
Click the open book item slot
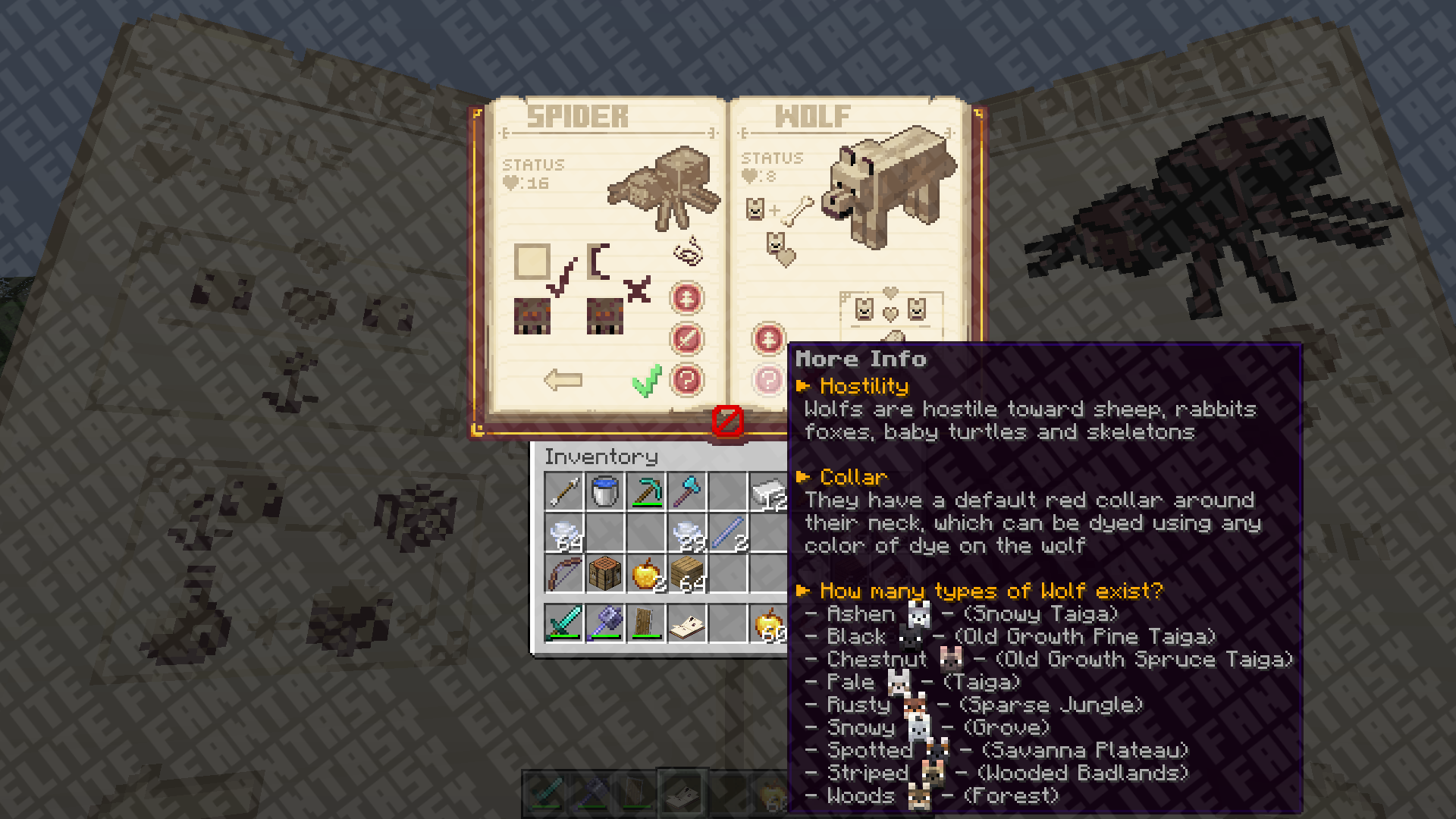[687, 623]
